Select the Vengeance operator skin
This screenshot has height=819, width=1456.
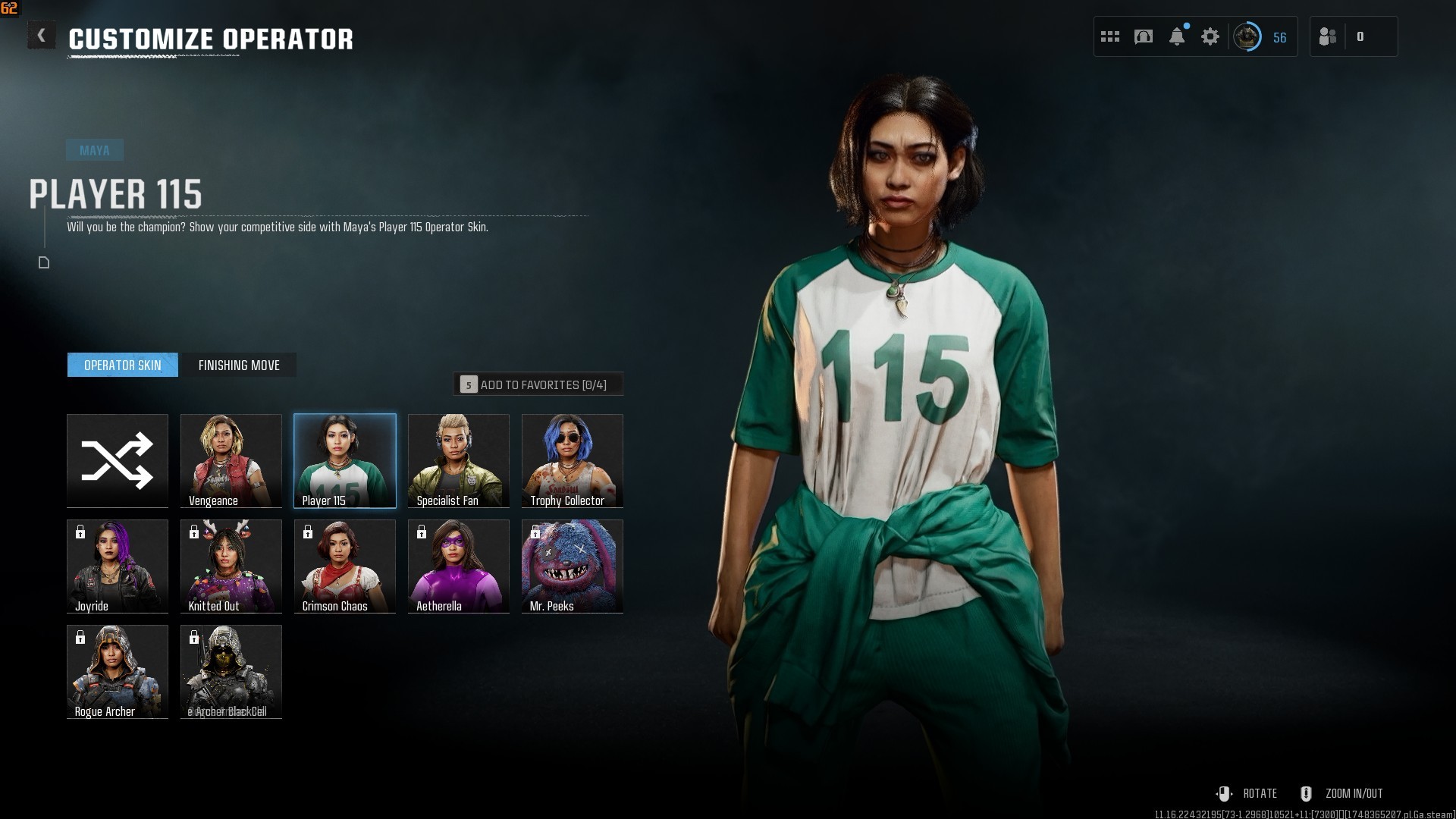click(x=231, y=460)
